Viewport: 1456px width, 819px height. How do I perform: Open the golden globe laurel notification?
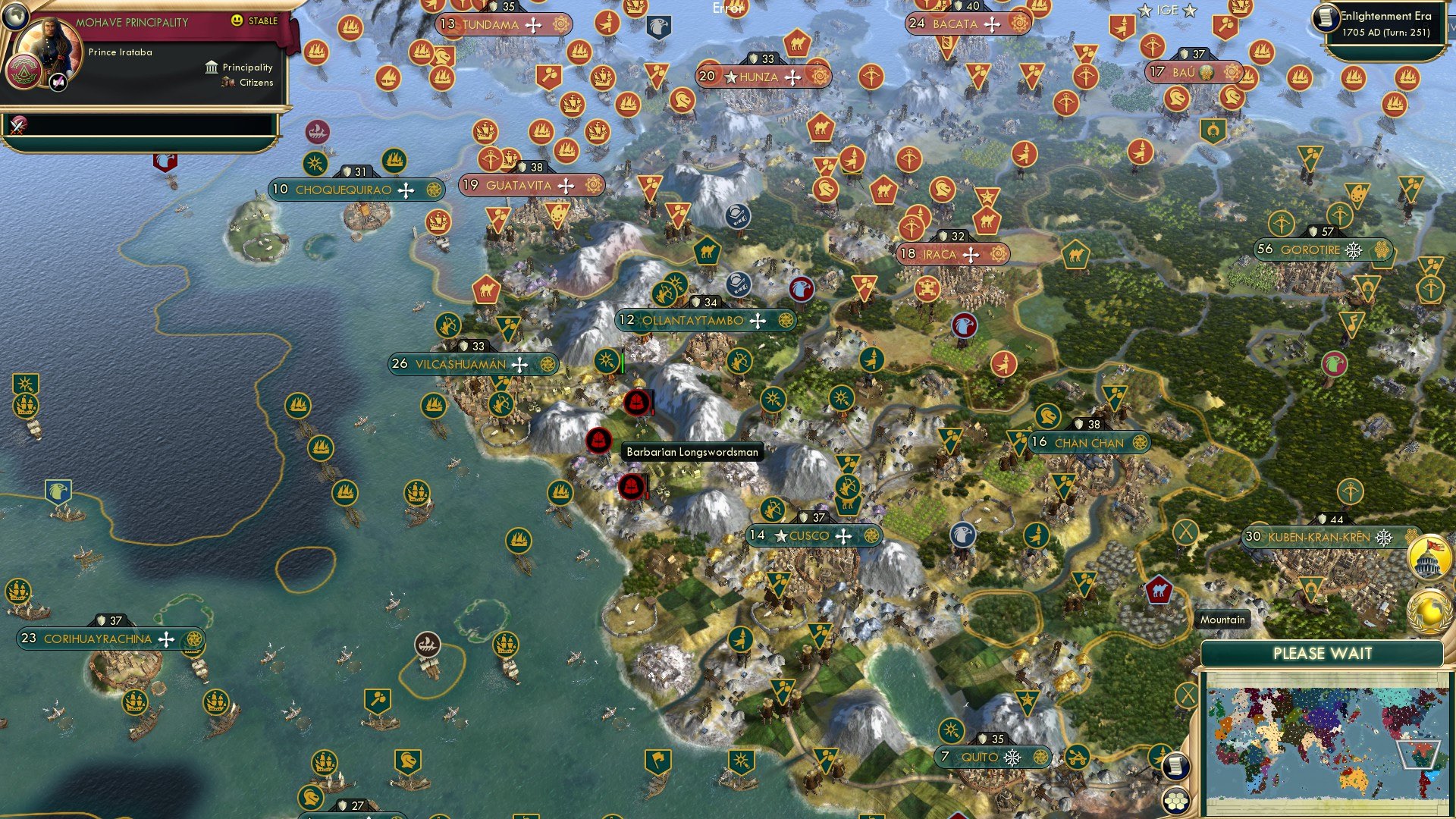point(1429,611)
